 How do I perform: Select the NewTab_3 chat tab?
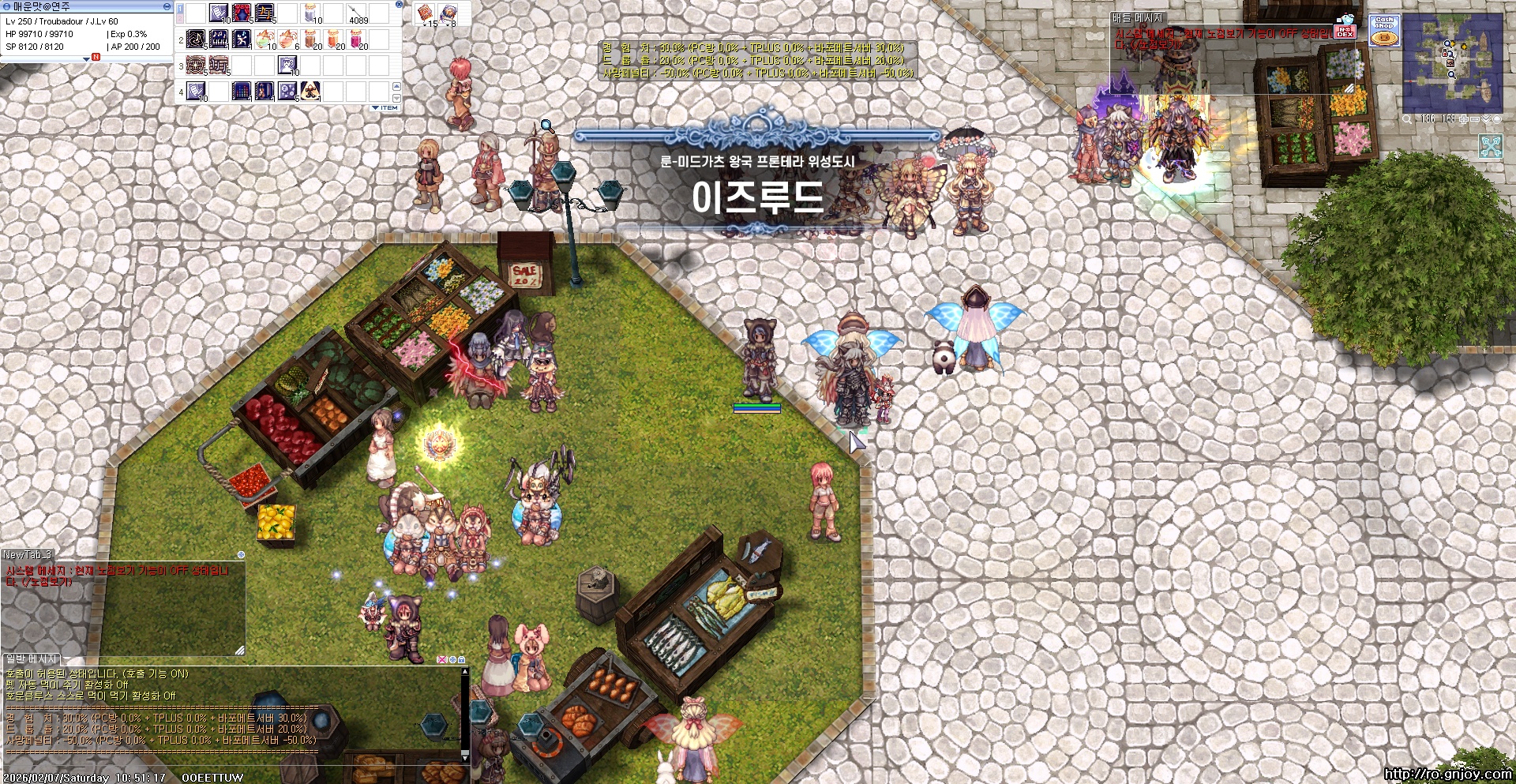[26, 555]
